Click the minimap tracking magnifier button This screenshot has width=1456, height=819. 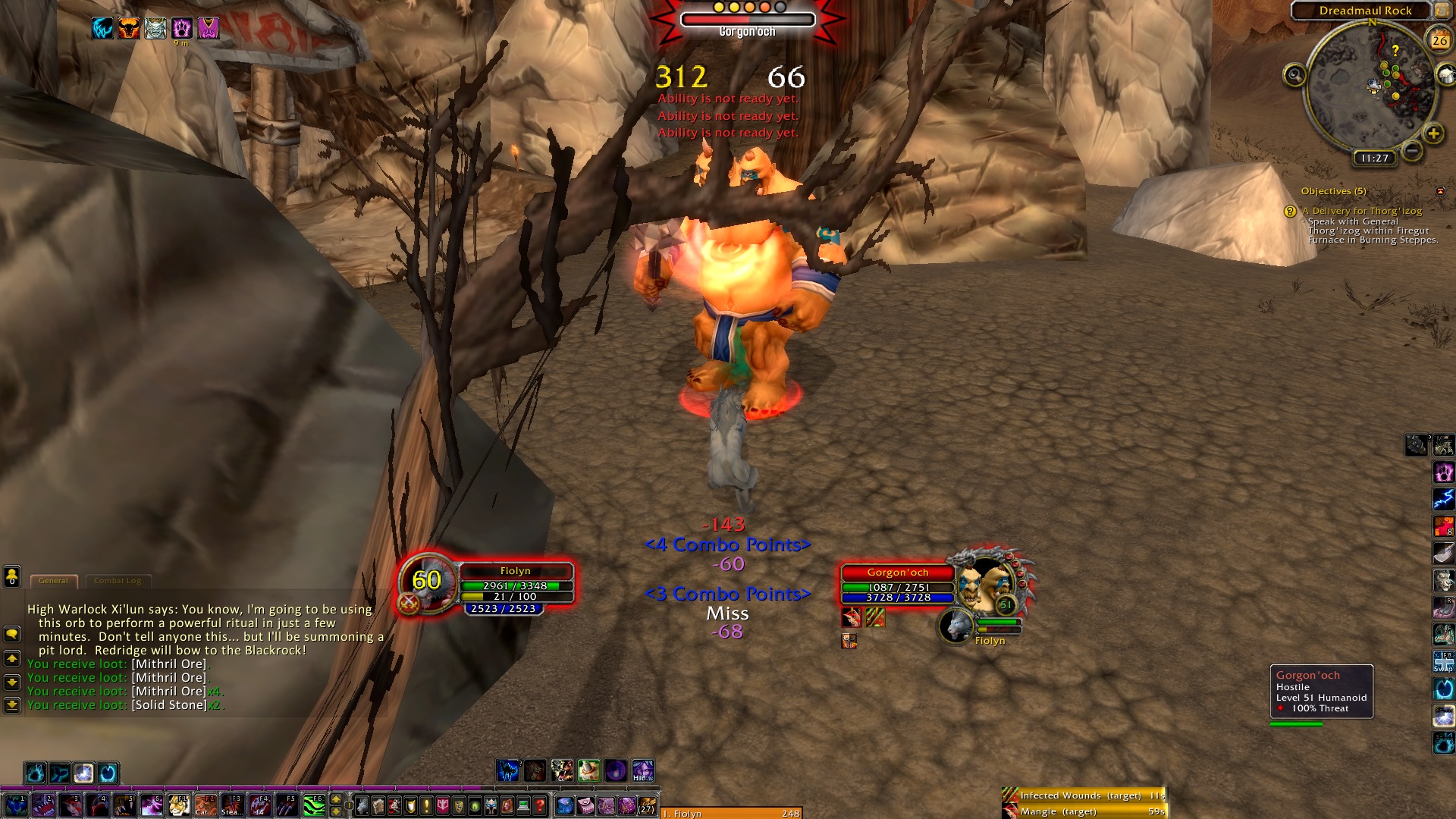click(x=1294, y=75)
